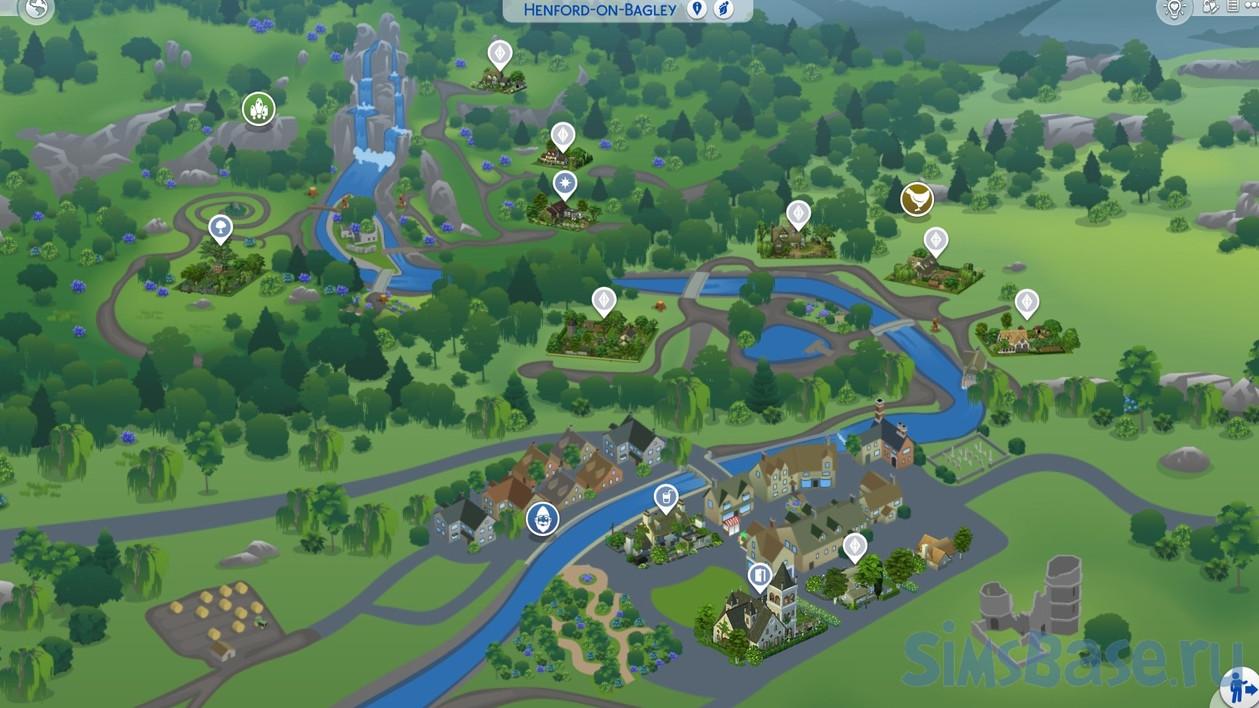1259x708 pixels.
Task: Open the world info pin icon
Action: [698, 9]
